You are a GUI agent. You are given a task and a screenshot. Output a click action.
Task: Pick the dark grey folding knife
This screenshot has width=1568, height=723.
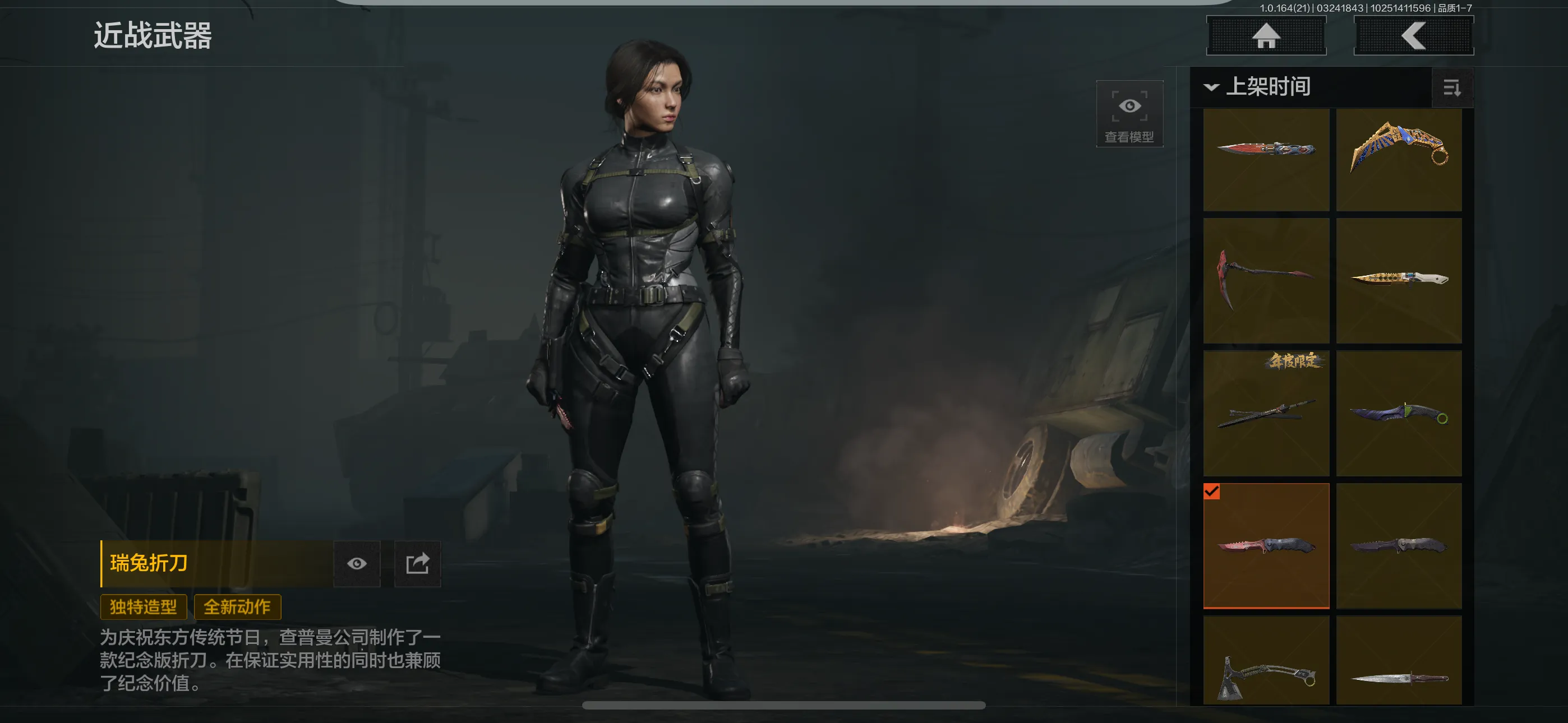pyautogui.click(x=1399, y=546)
